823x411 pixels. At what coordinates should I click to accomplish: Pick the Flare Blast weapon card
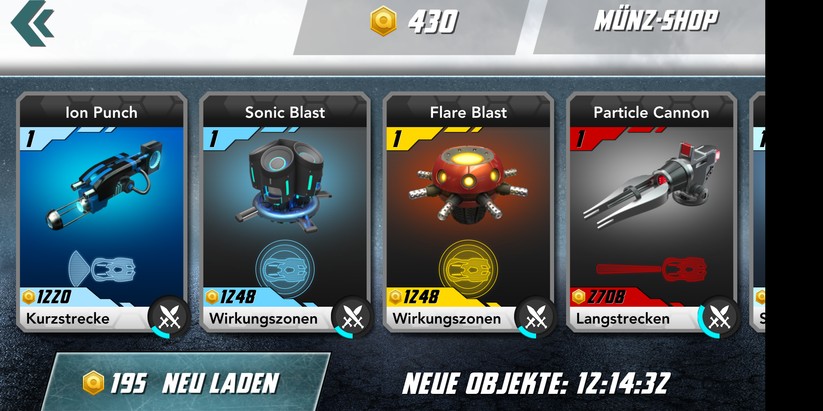tap(469, 200)
